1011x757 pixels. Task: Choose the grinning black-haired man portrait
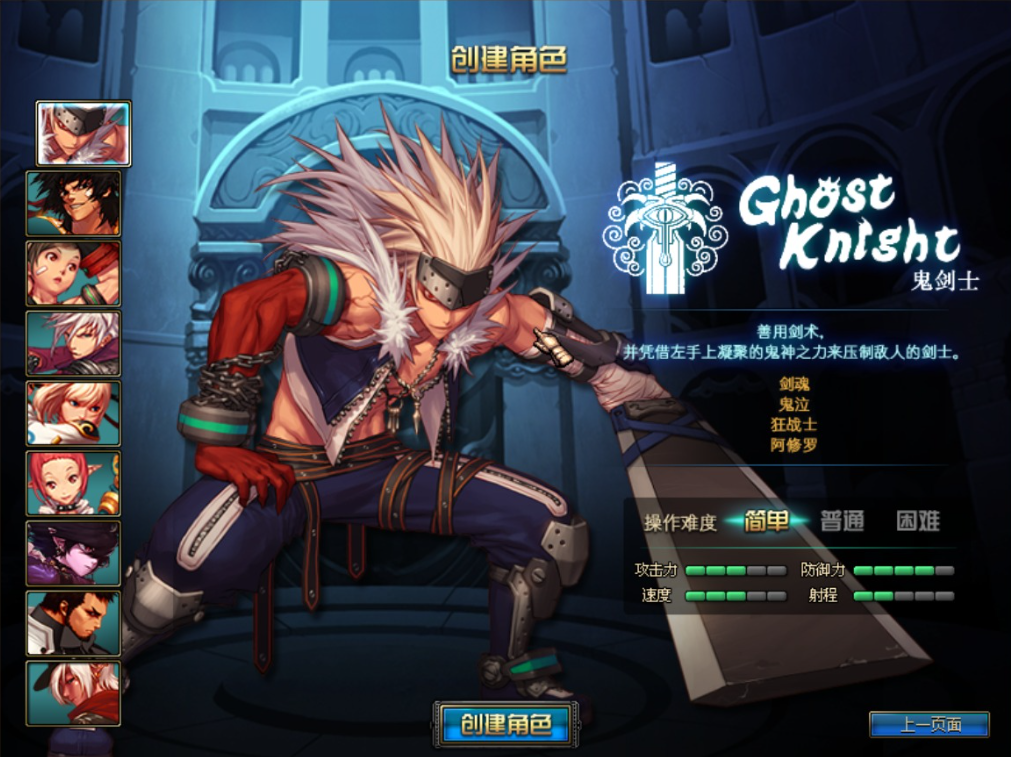[74, 203]
